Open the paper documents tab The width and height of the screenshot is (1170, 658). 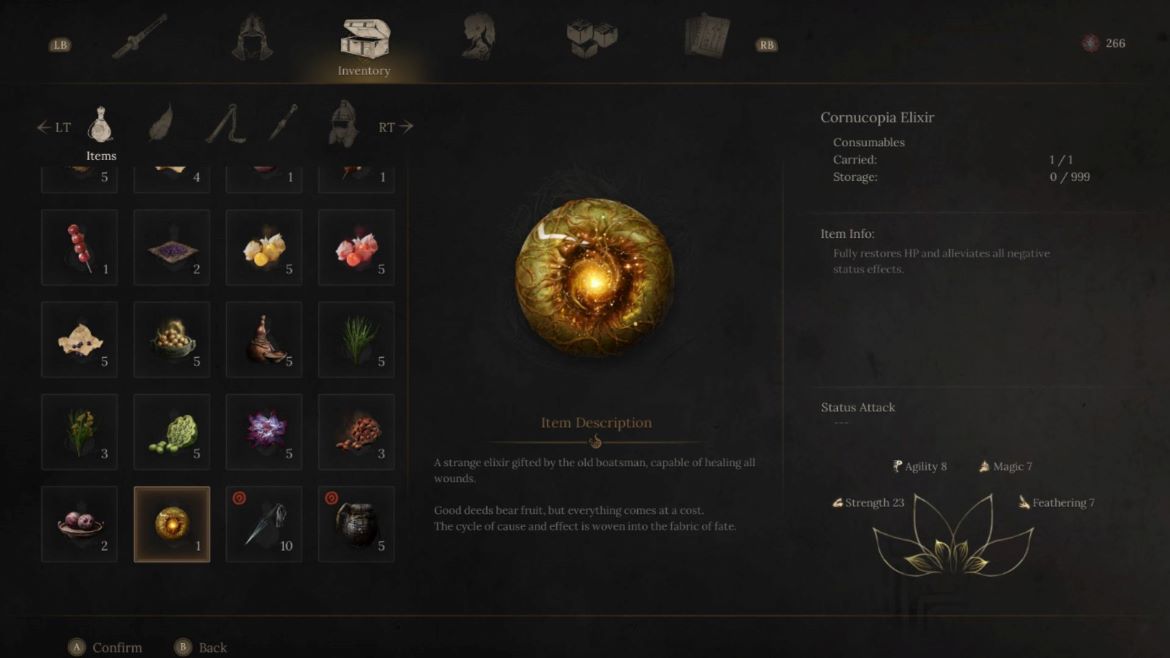(707, 37)
